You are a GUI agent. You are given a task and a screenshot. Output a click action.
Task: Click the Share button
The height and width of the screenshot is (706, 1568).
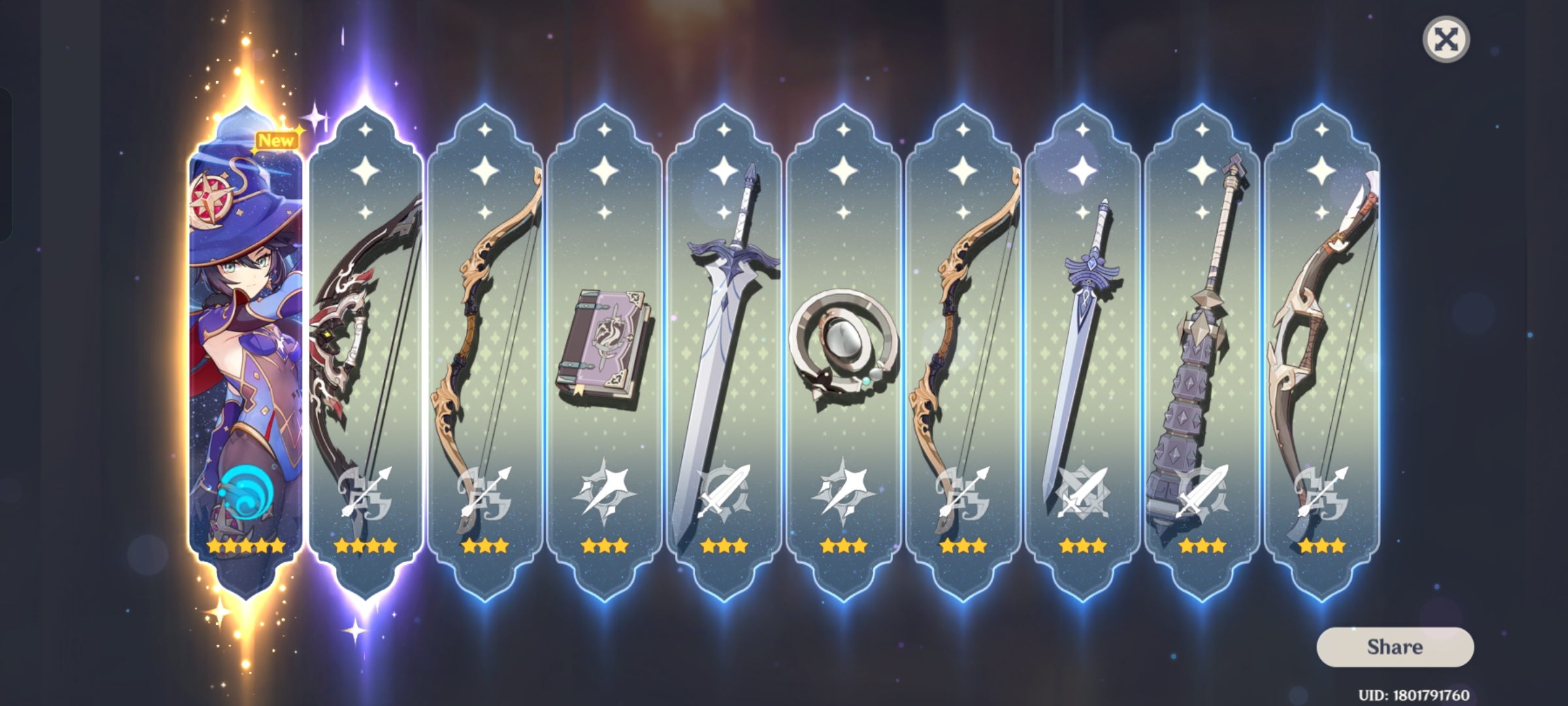point(1397,647)
